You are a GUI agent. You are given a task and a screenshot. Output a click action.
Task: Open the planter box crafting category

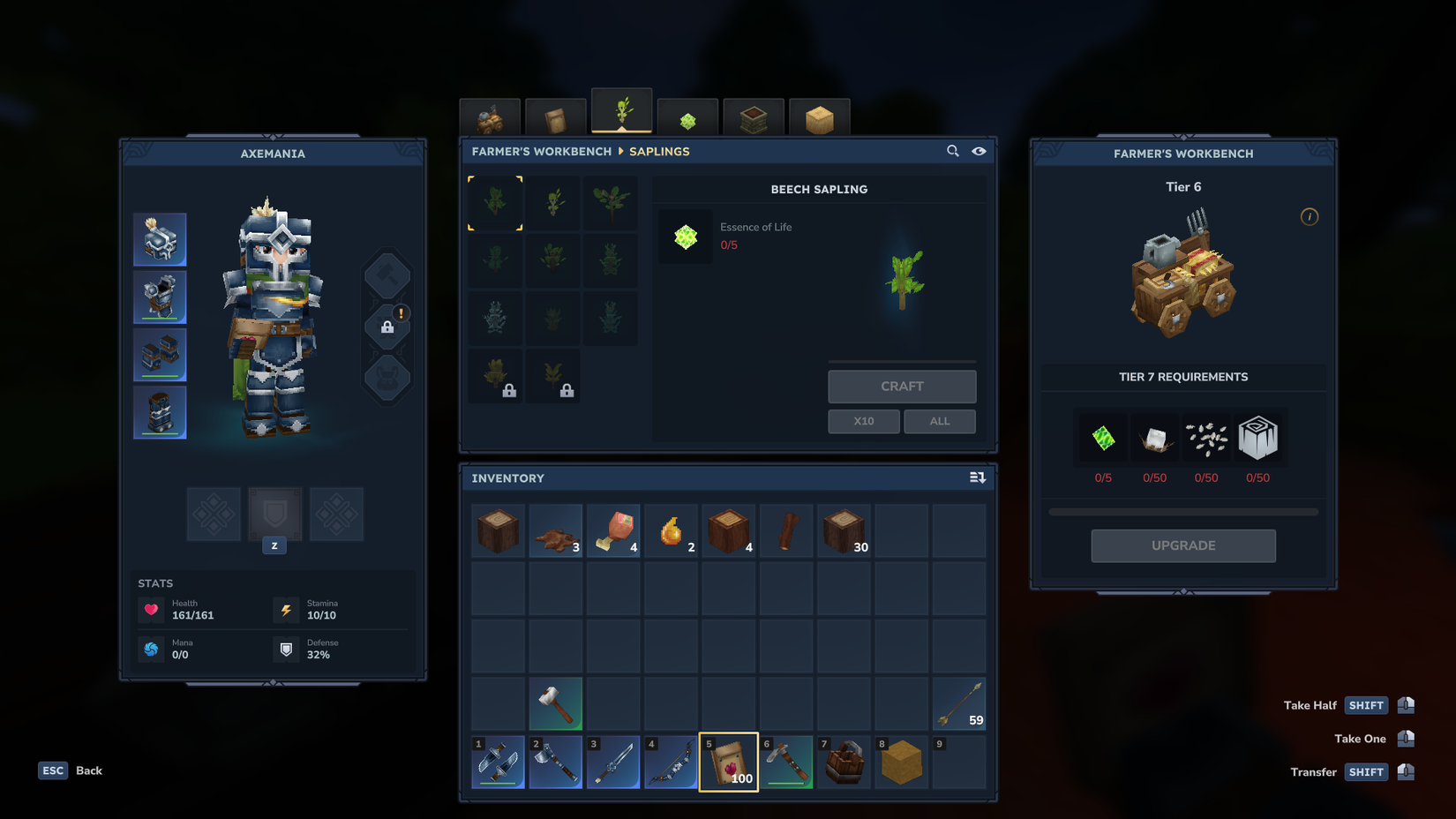754,115
